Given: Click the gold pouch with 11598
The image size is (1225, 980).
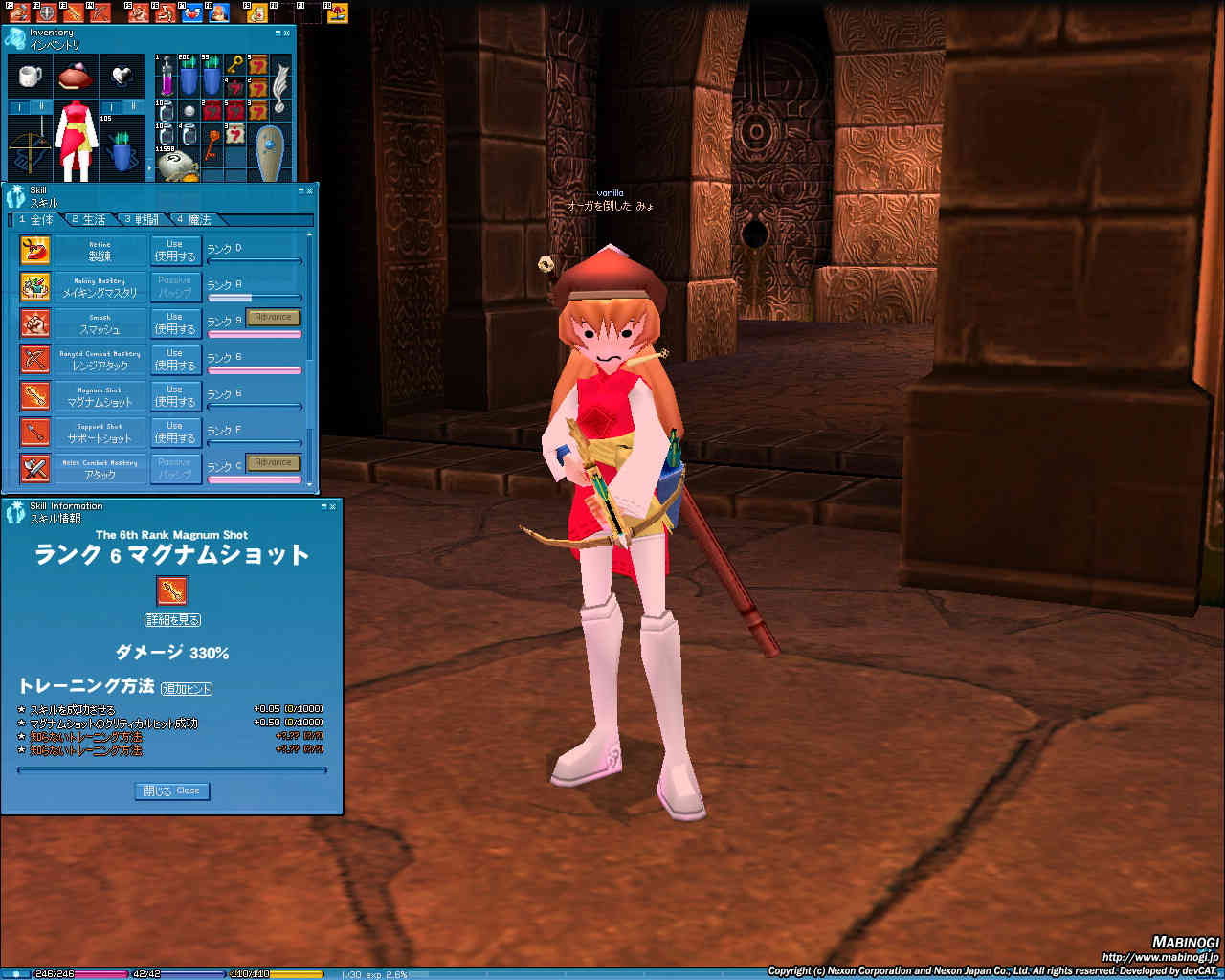Looking at the screenshot, I should (177, 165).
